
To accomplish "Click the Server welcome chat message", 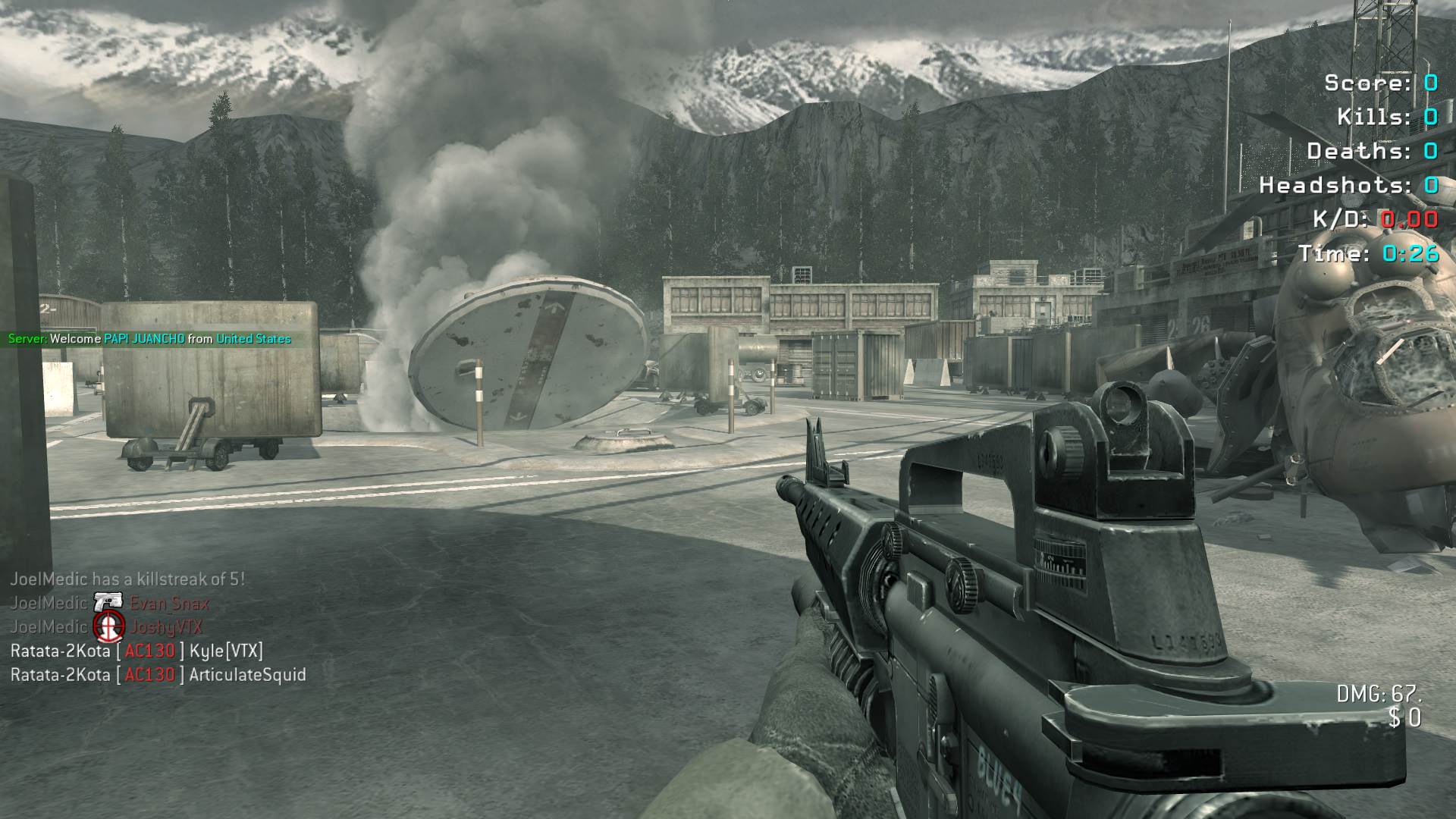I will [149, 339].
